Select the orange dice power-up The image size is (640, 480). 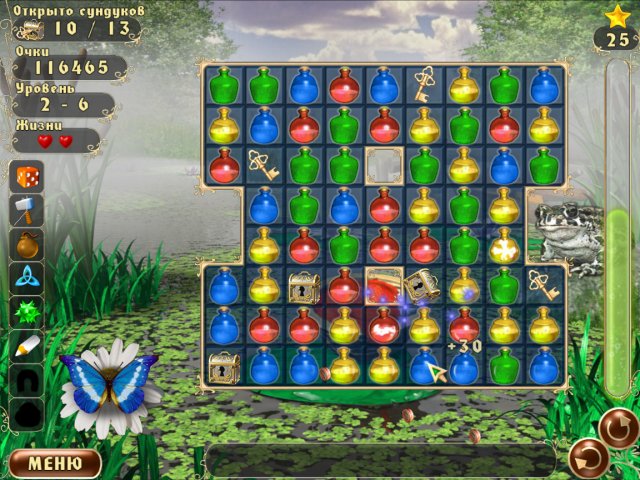[26, 178]
